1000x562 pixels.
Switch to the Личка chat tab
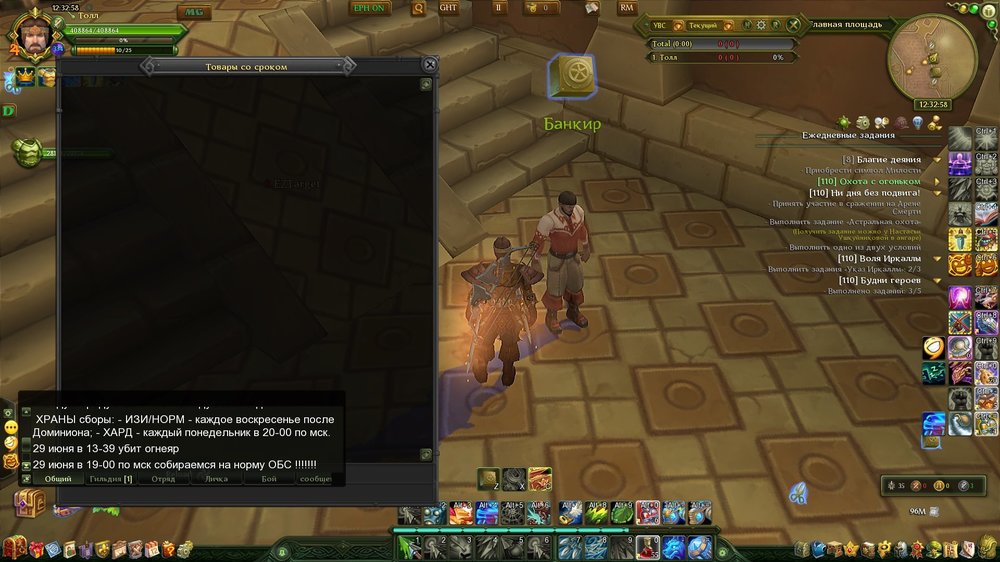coord(216,479)
